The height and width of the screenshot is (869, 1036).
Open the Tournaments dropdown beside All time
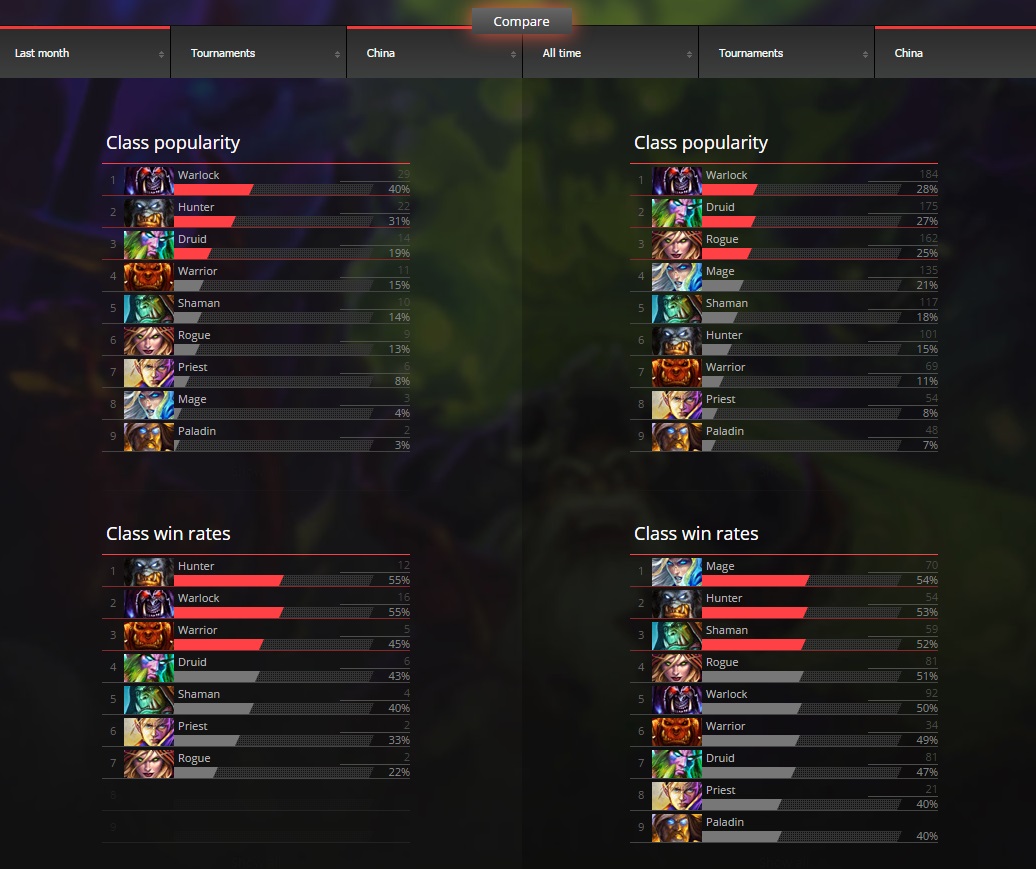pos(786,53)
